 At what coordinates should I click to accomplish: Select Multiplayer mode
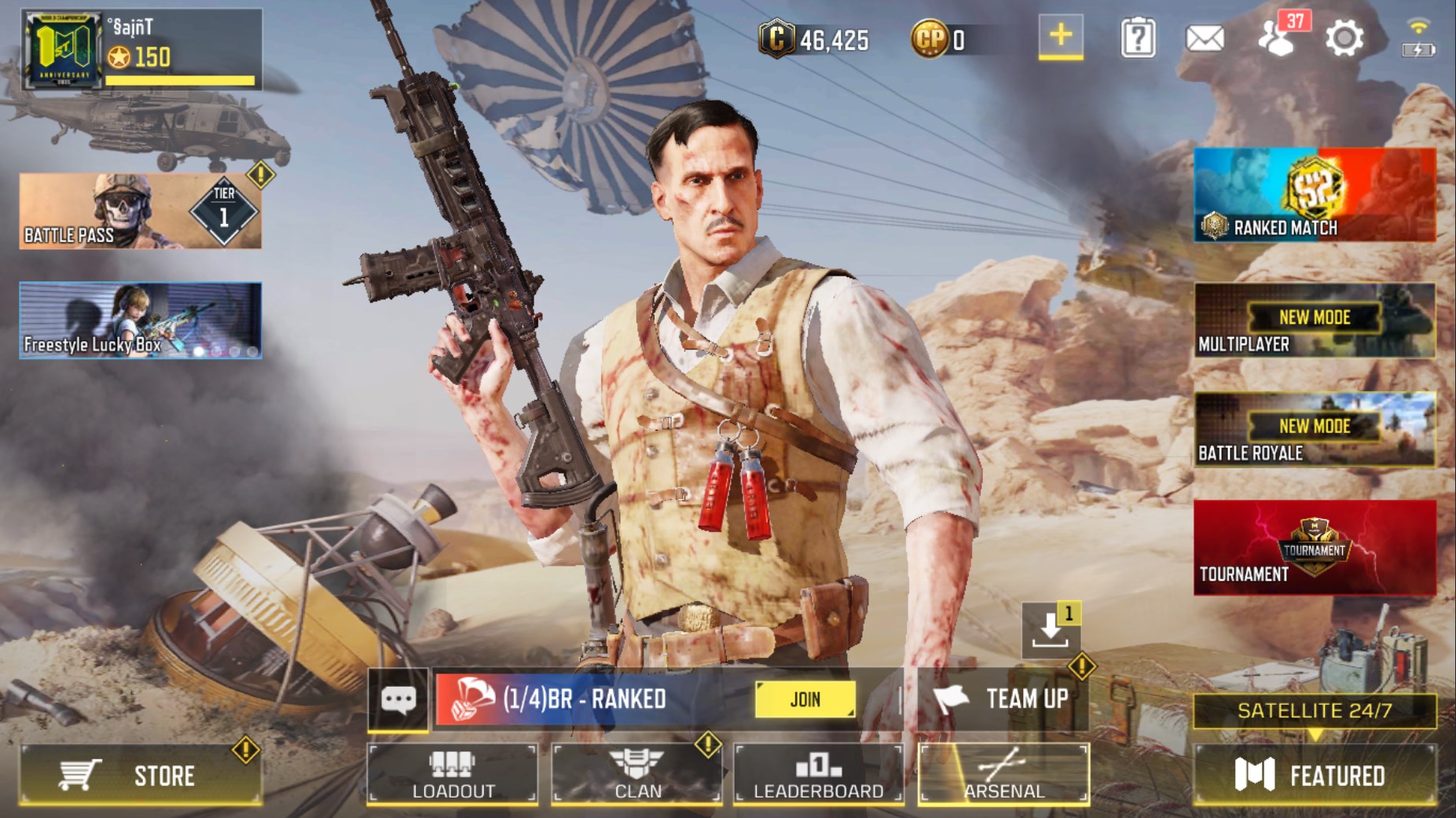(1314, 321)
